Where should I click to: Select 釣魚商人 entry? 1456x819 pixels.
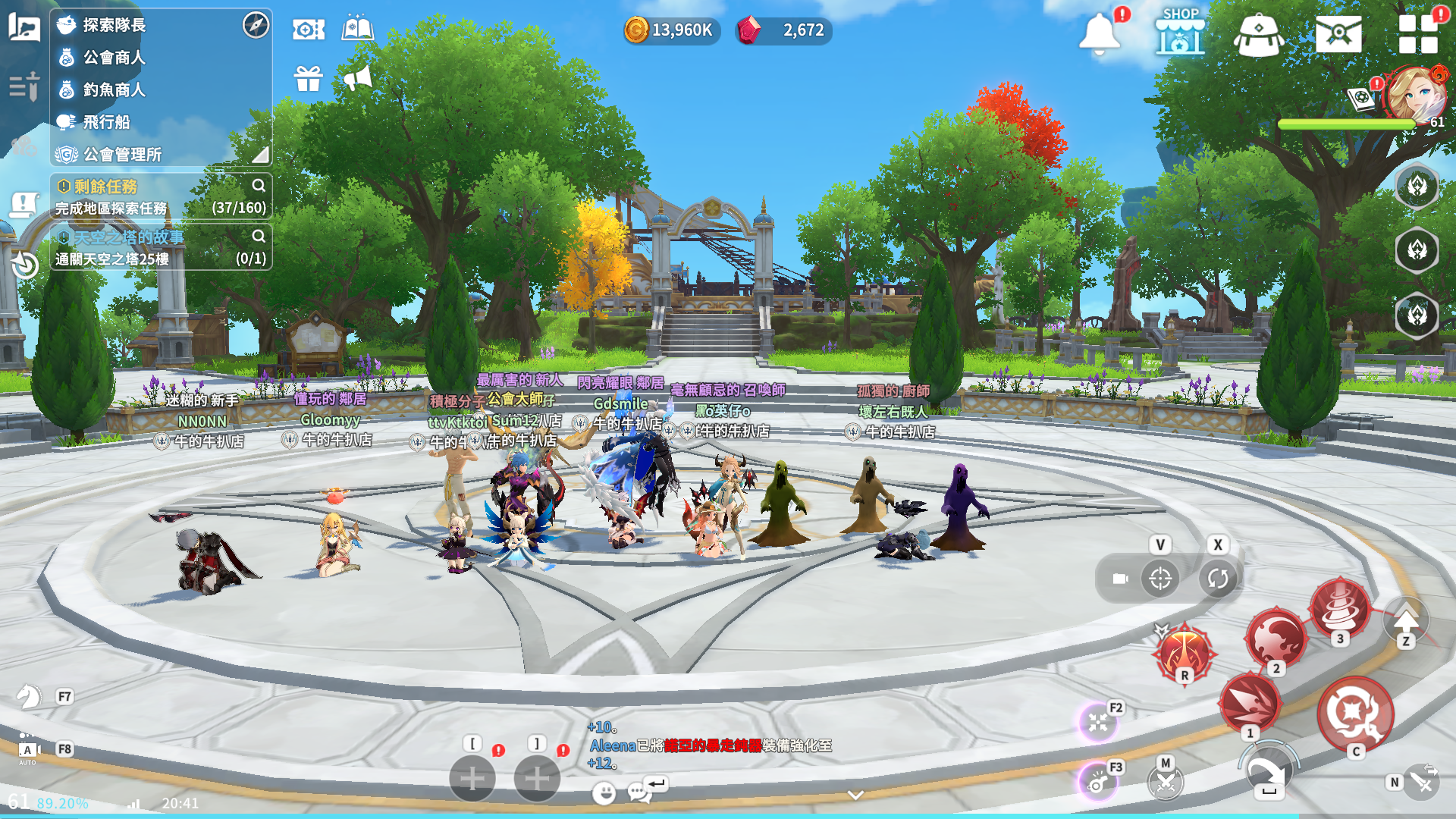coord(114,89)
